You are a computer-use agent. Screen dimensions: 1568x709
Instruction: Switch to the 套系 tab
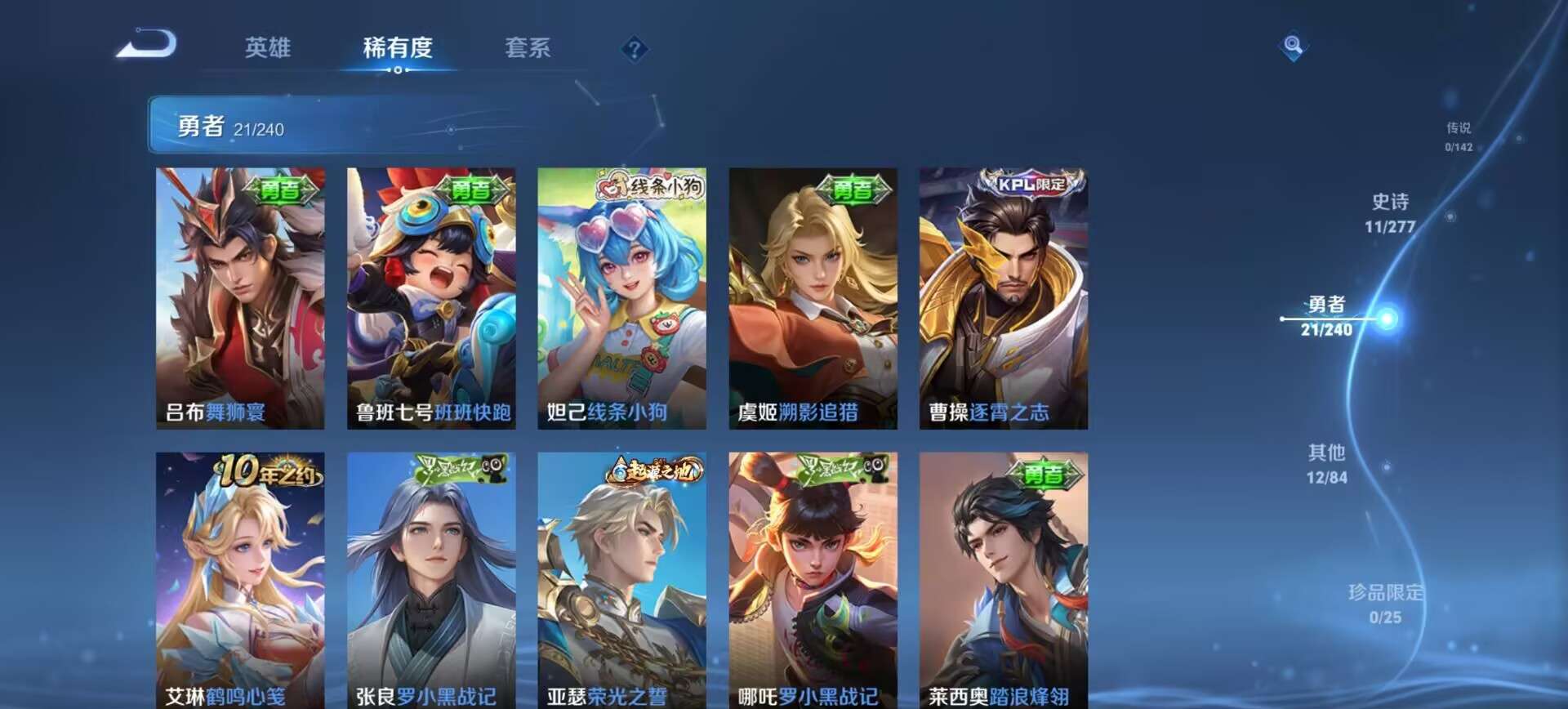(x=529, y=49)
